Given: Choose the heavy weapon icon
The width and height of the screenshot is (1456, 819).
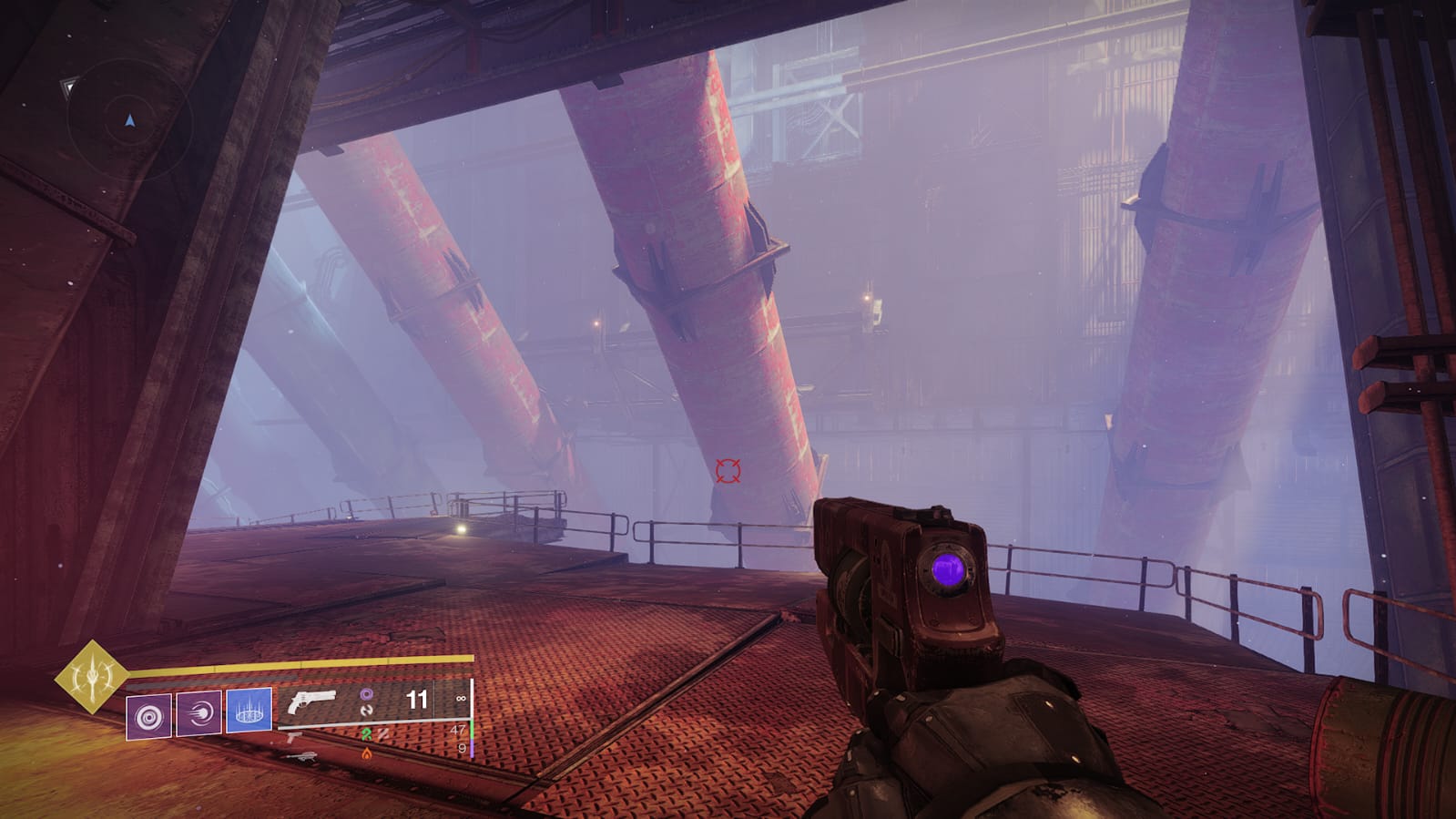Looking at the screenshot, I should tap(300, 756).
